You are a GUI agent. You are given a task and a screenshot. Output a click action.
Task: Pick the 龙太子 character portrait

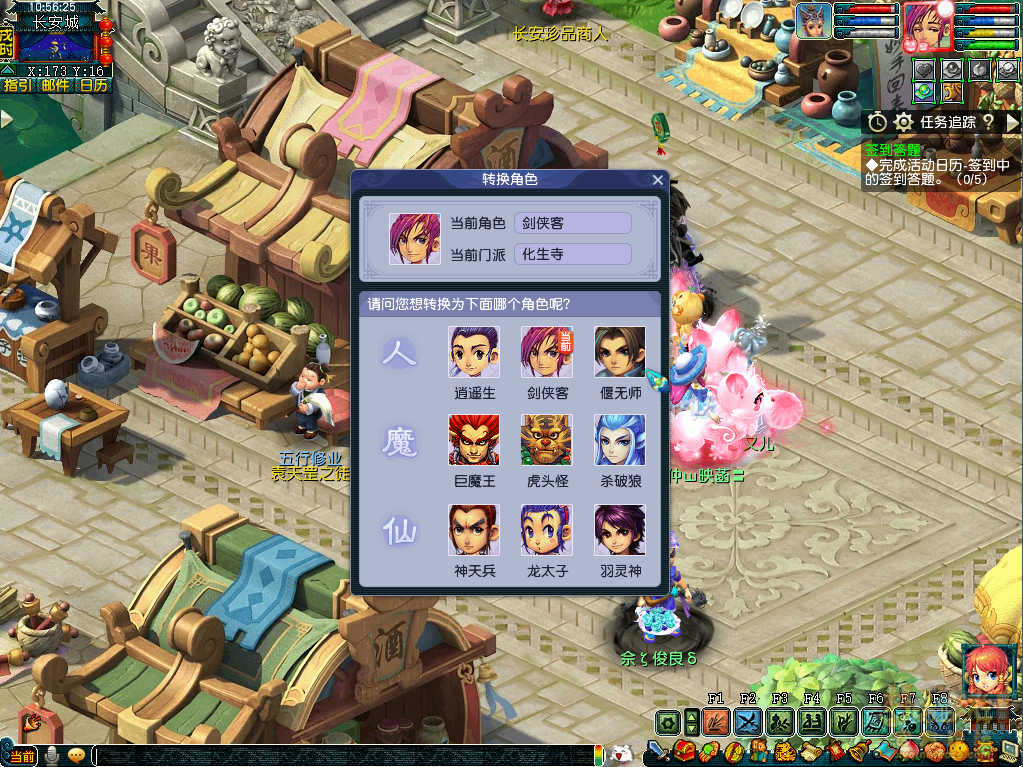pos(547,530)
